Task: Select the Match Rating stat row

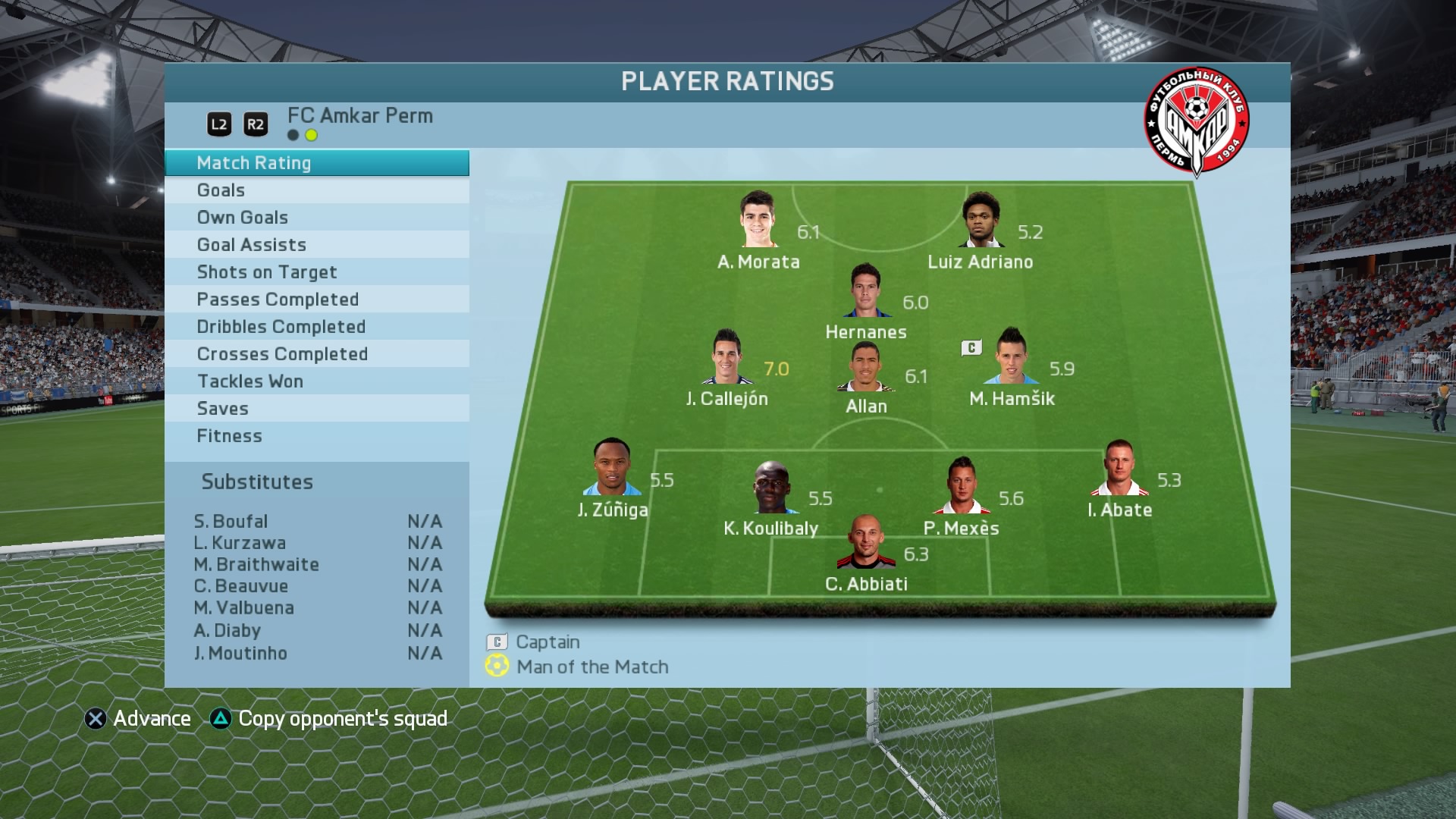Action: click(316, 163)
